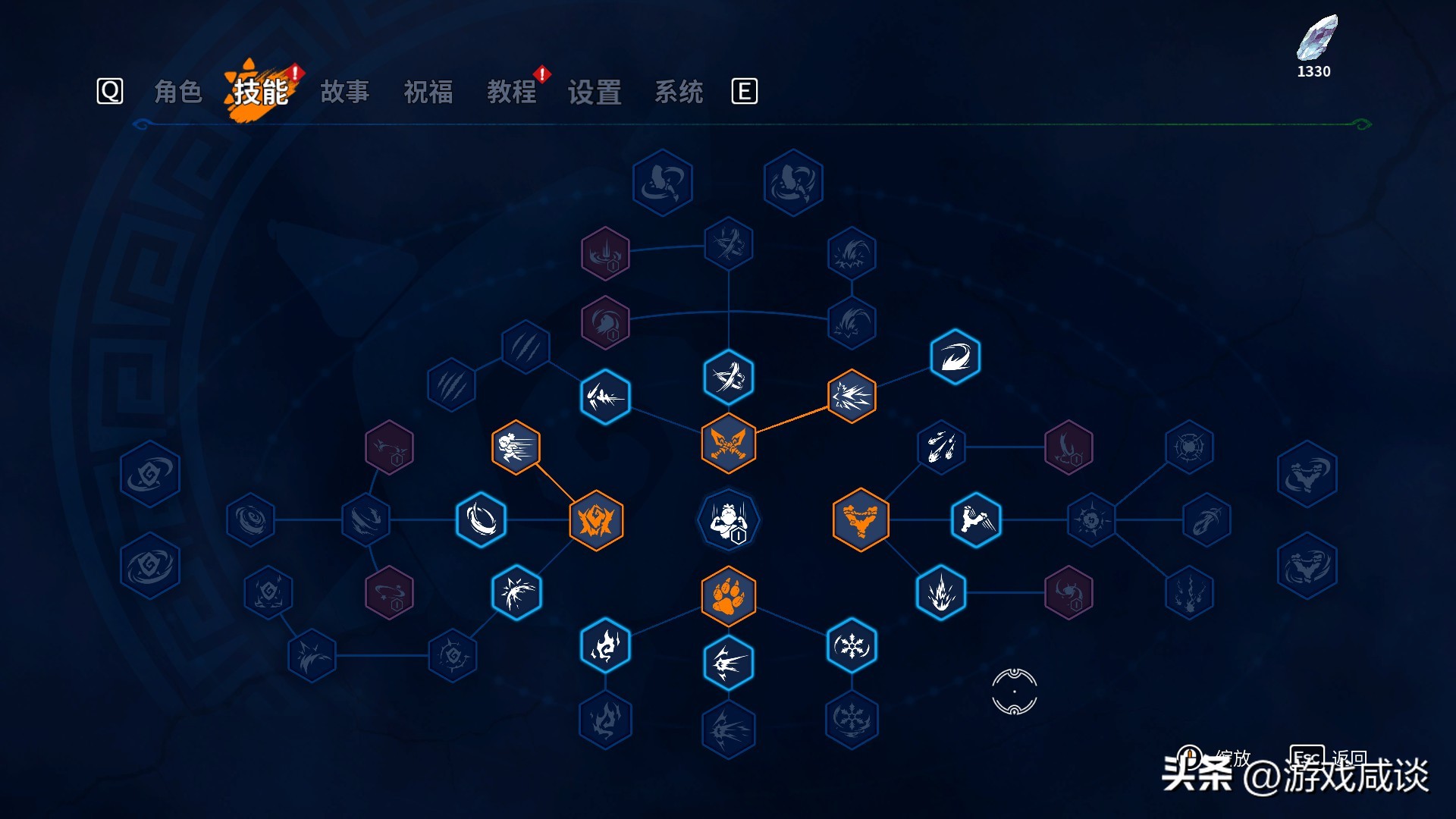Open the central character portrait node
The image size is (1456, 819).
(729, 520)
